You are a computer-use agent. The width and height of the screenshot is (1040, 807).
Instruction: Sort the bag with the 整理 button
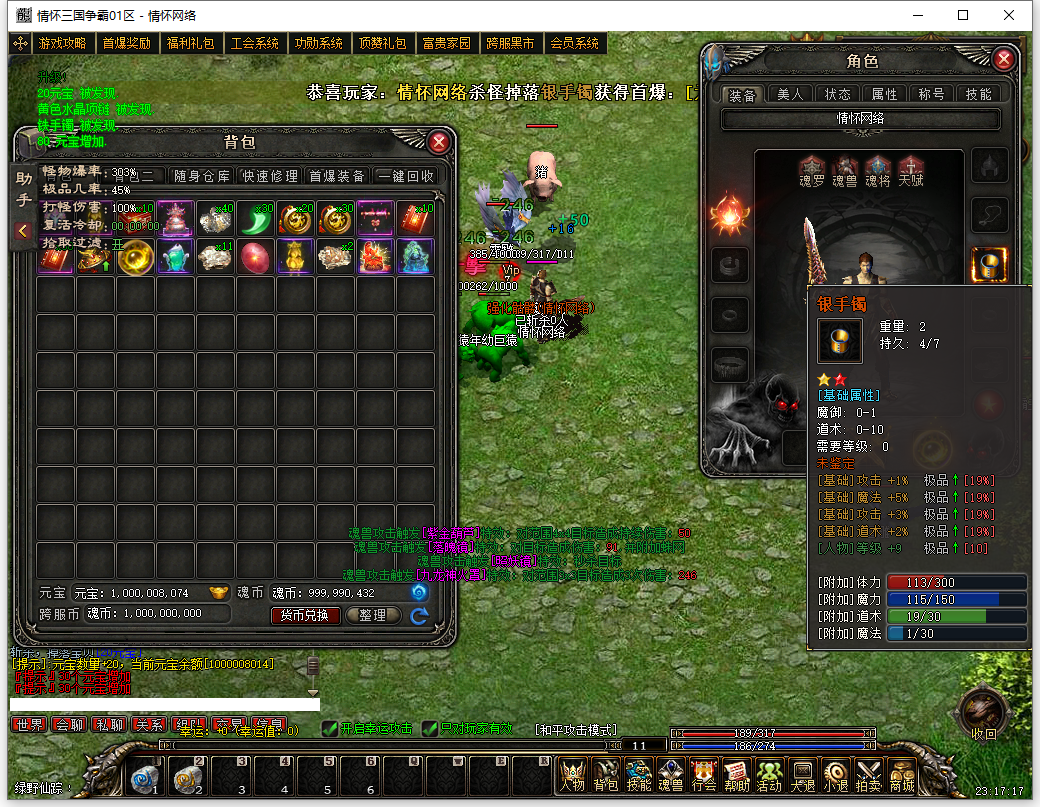372,615
